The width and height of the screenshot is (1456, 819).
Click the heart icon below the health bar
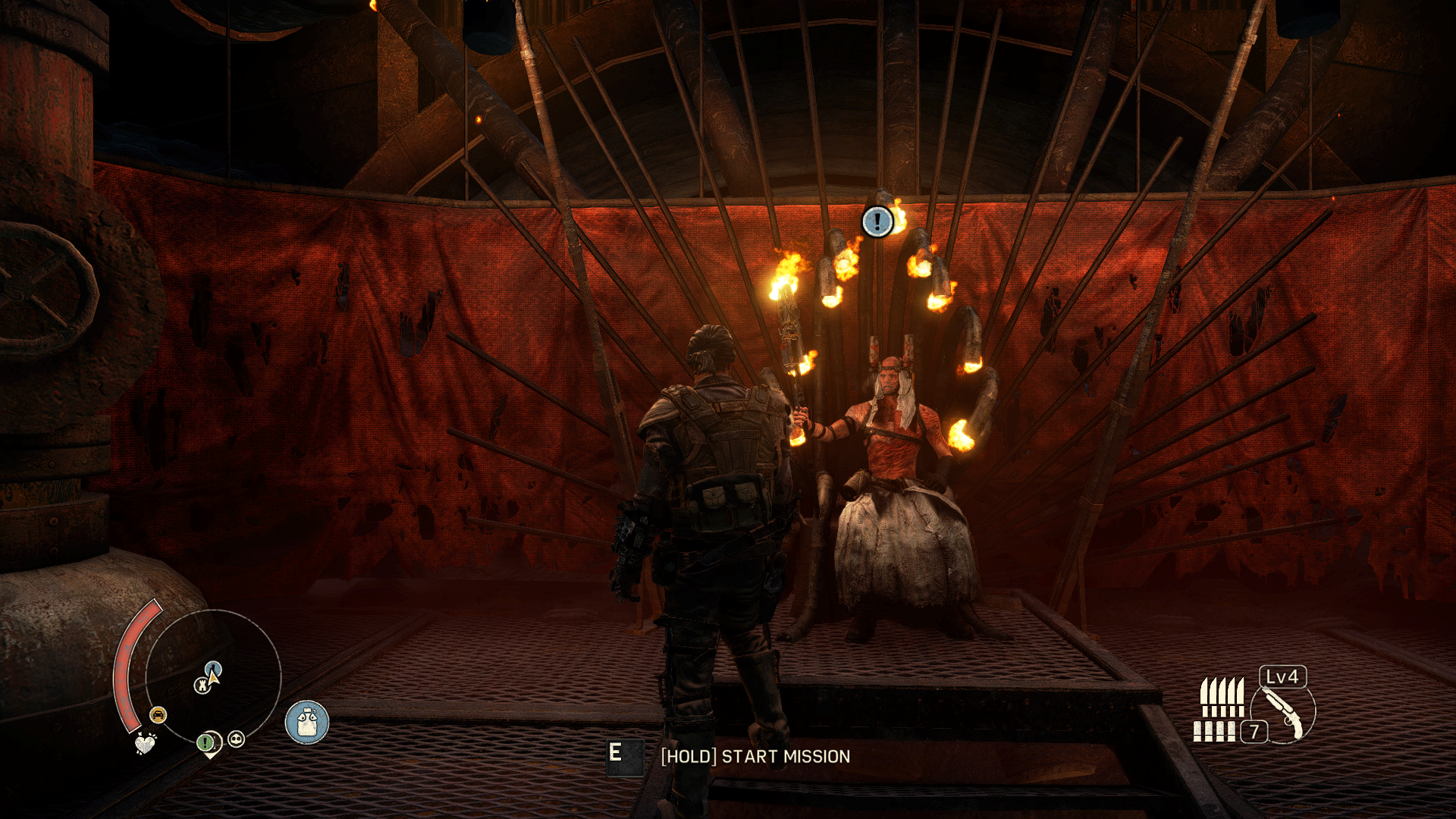click(x=145, y=743)
